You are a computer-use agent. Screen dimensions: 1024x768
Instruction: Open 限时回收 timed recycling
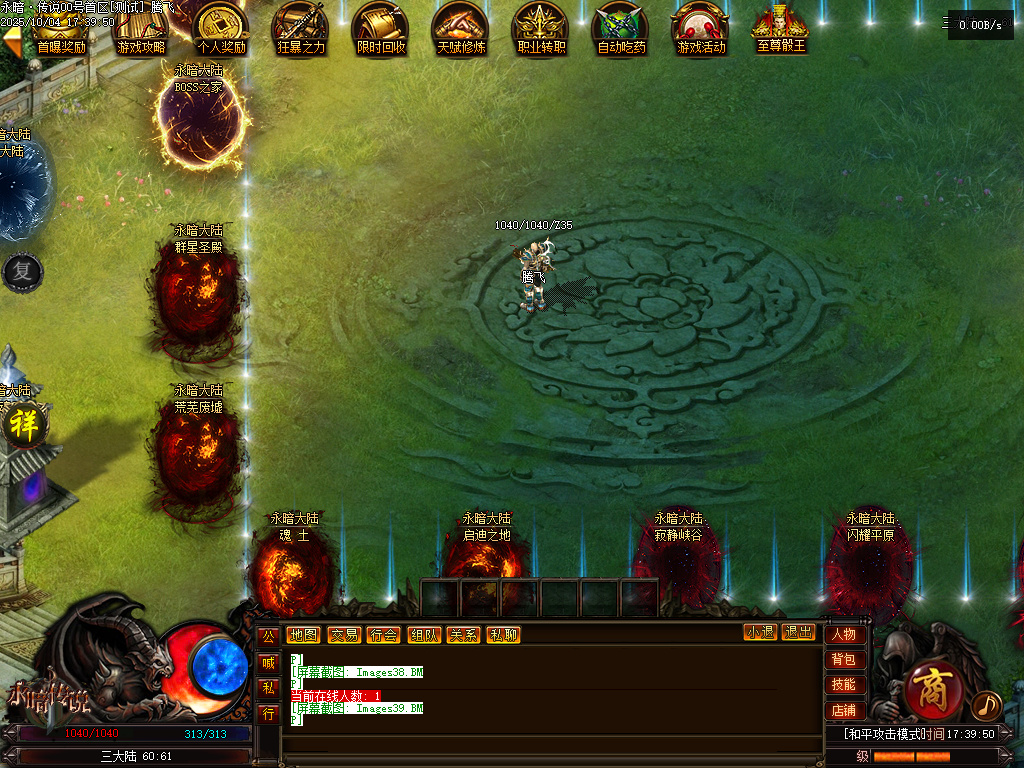tap(381, 28)
